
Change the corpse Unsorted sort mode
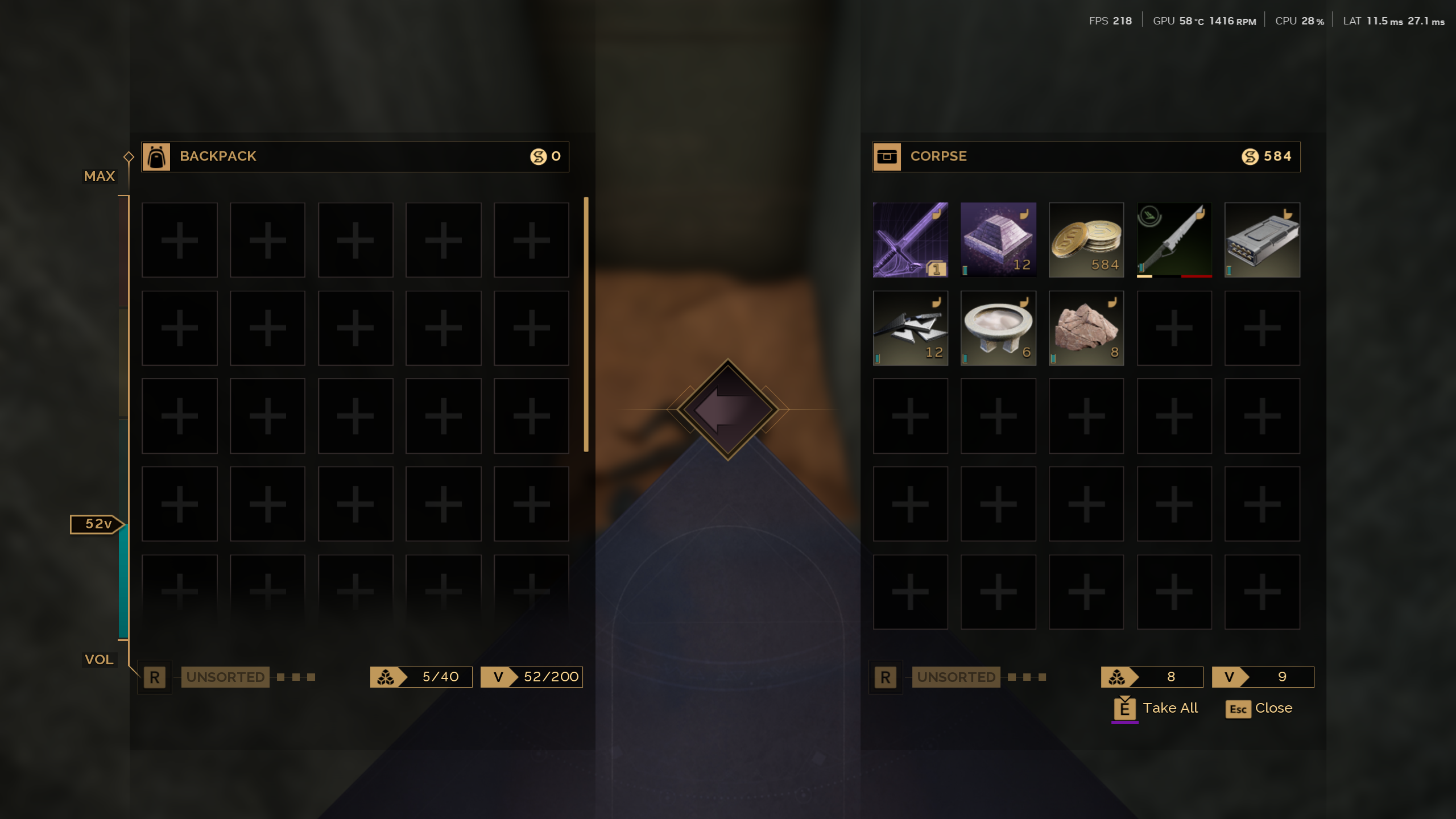955,677
